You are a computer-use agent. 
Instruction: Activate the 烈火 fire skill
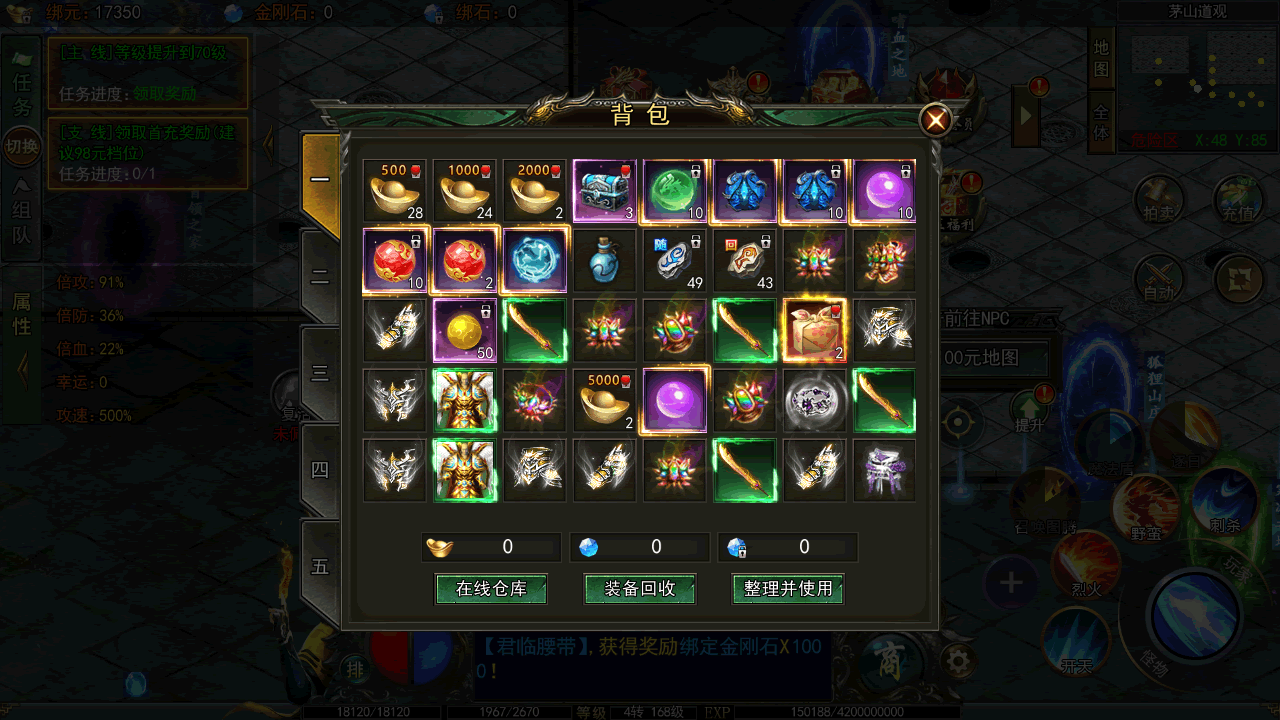point(1086,562)
